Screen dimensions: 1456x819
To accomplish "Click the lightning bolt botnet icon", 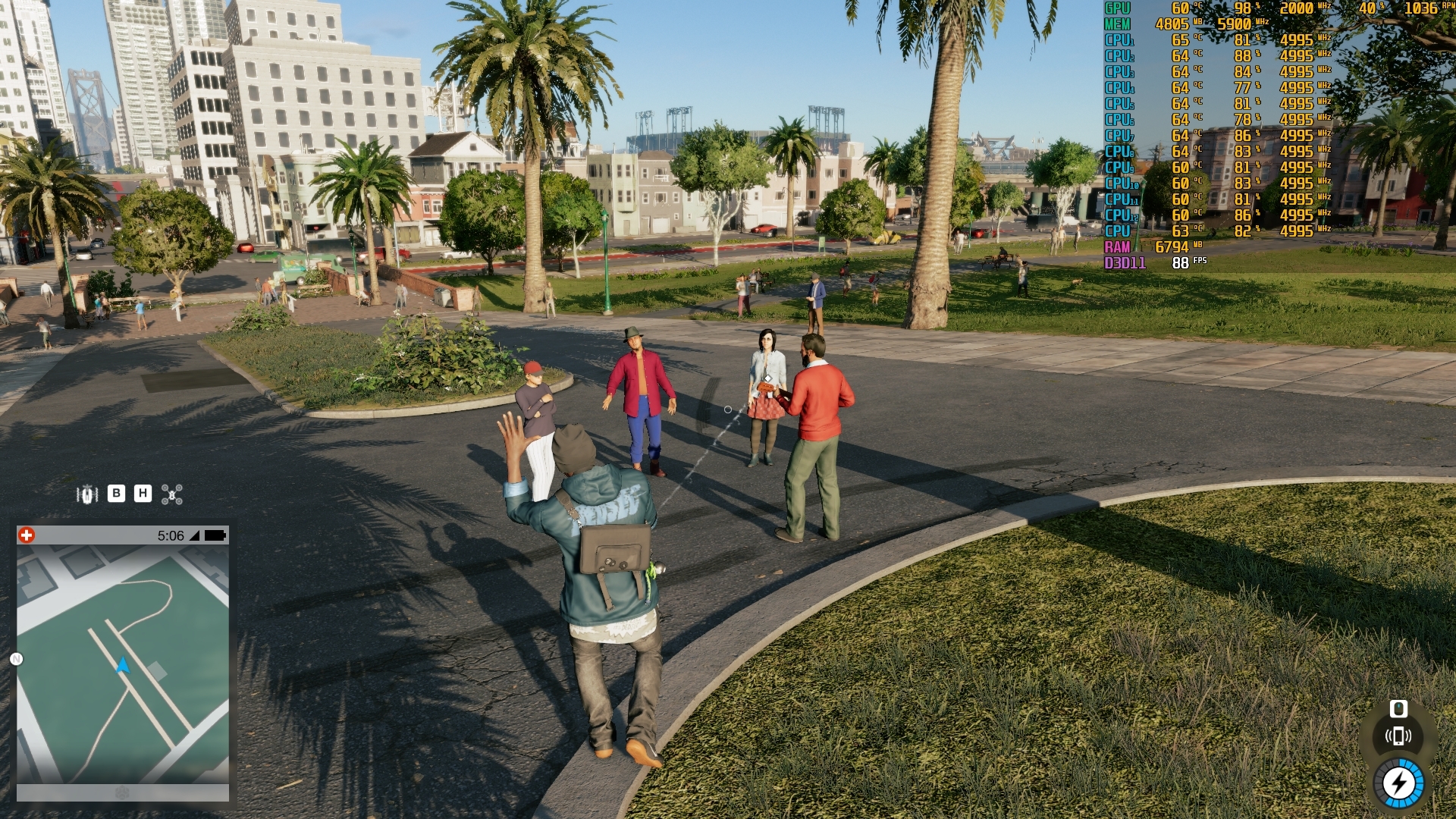I will [x=1399, y=783].
